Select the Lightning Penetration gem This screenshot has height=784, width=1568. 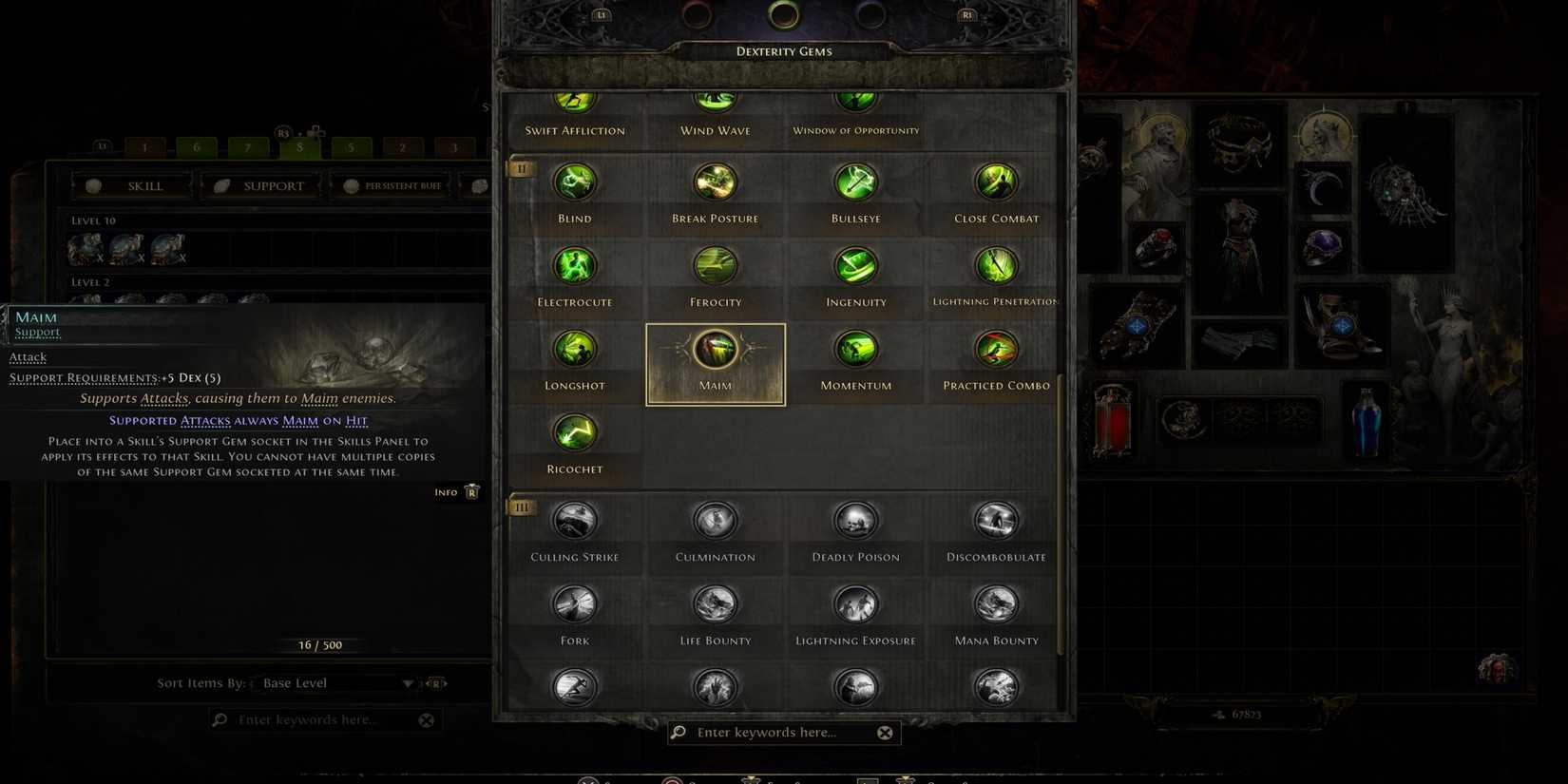995,265
